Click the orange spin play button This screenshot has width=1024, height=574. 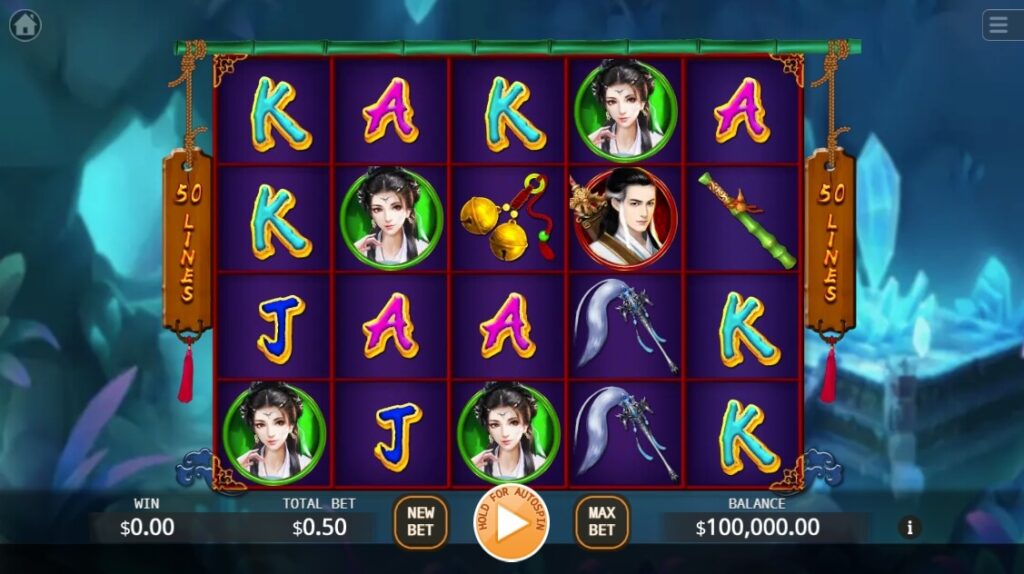coord(511,523)
